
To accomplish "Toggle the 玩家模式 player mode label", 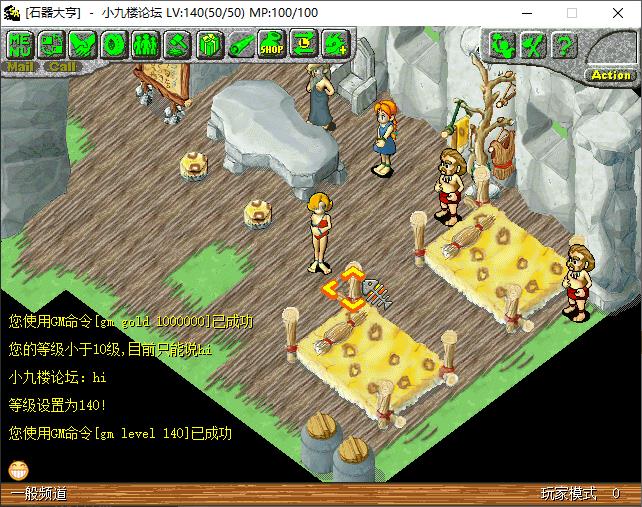I will (x=568, y=494).
